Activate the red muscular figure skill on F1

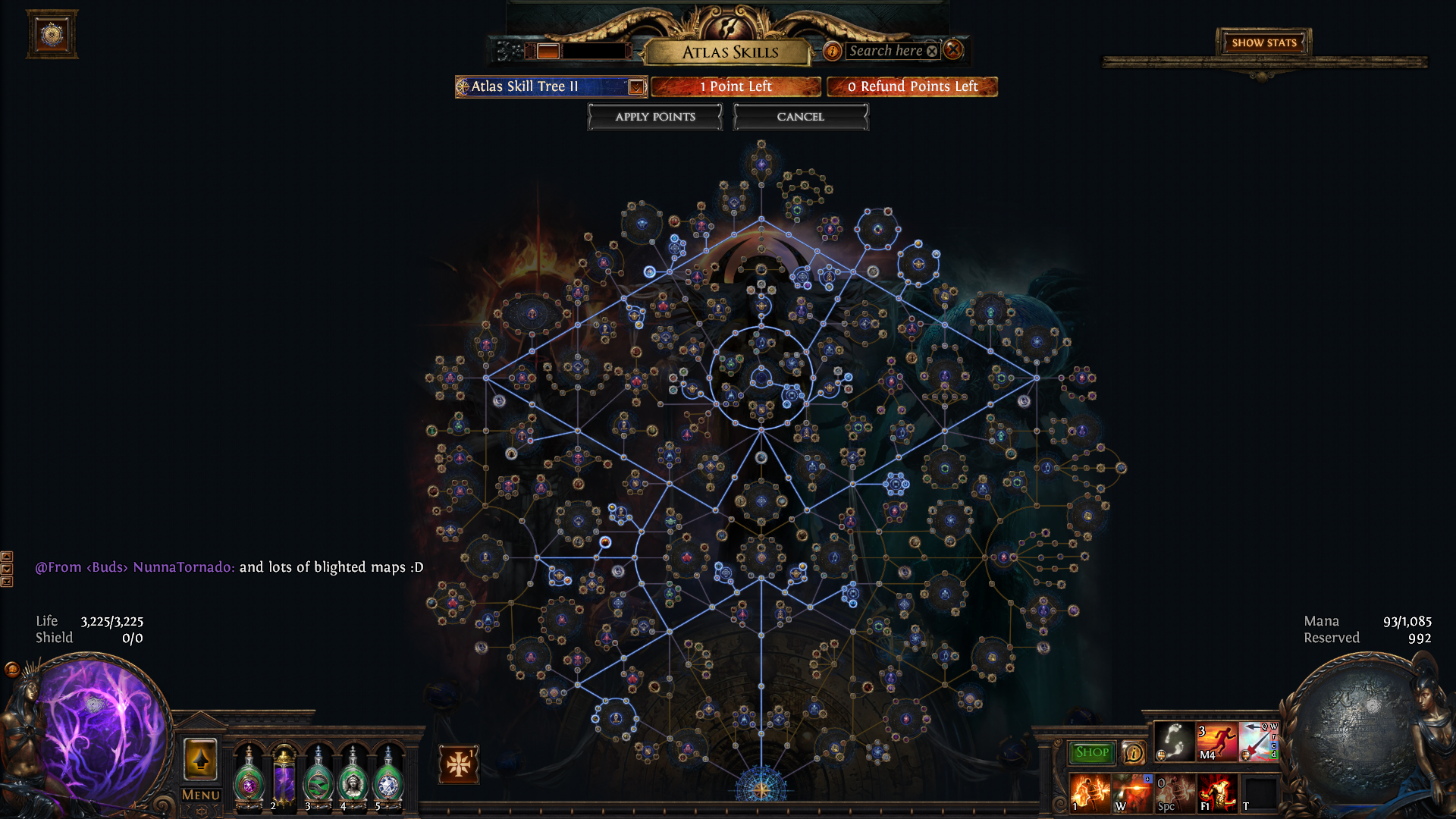pyautogui.click(x=1216, y=792)
